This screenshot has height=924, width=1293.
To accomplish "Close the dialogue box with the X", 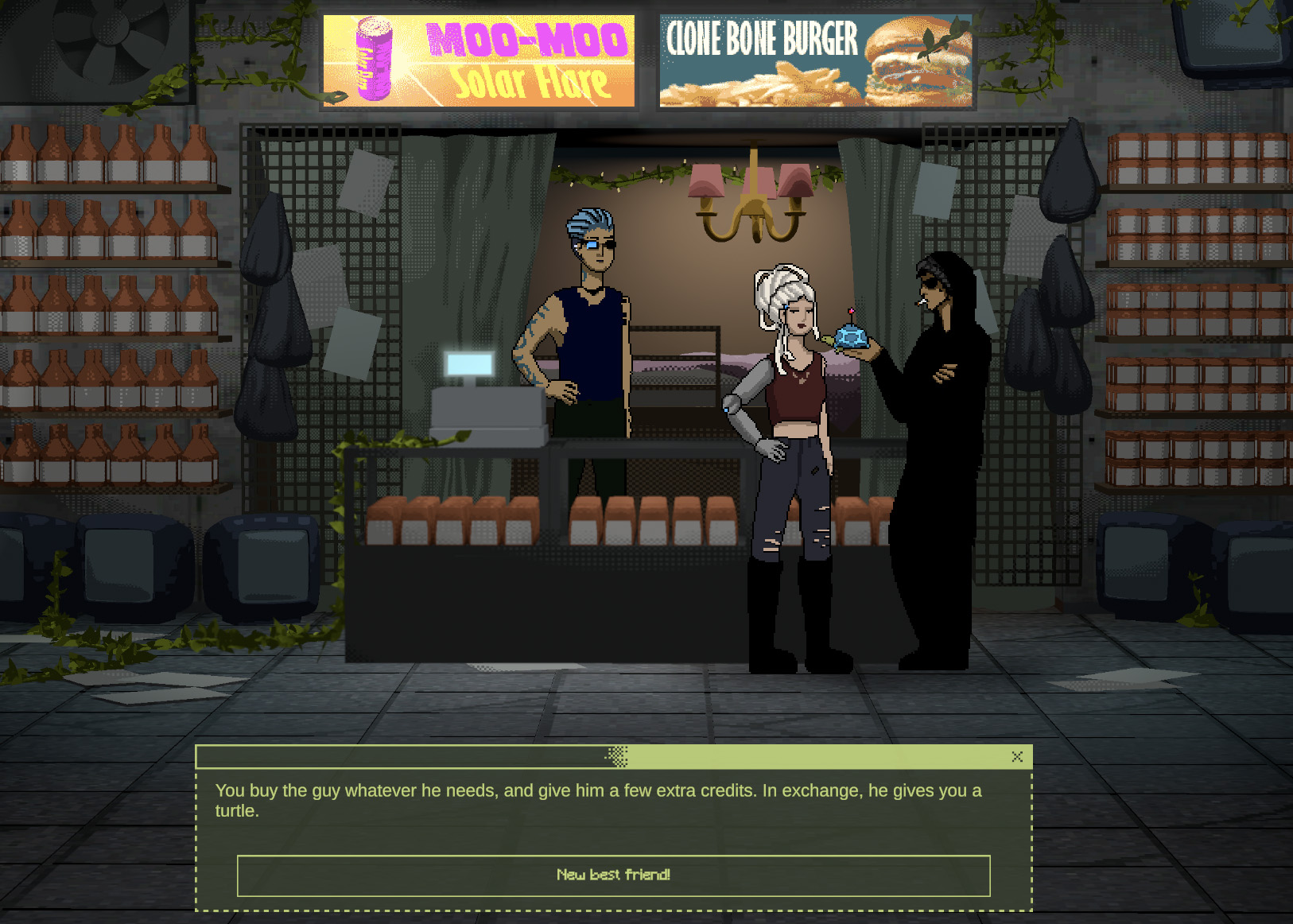I will point(1017,757).
